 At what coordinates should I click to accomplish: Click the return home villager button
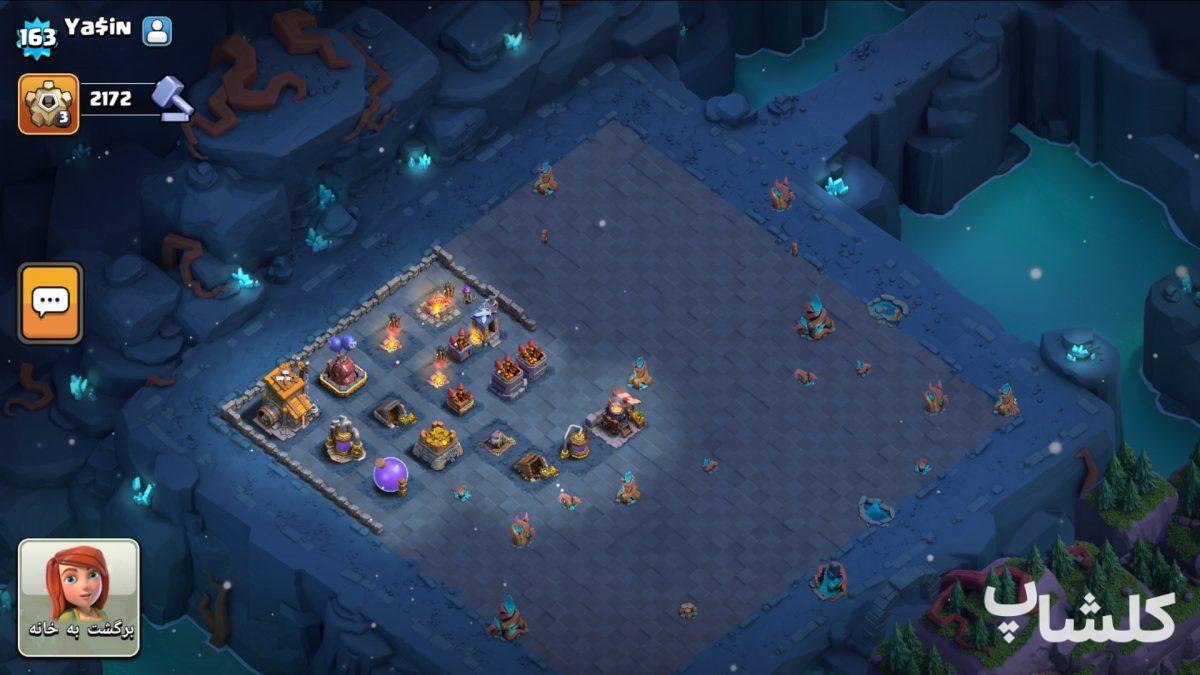click(x=79, y=597)
